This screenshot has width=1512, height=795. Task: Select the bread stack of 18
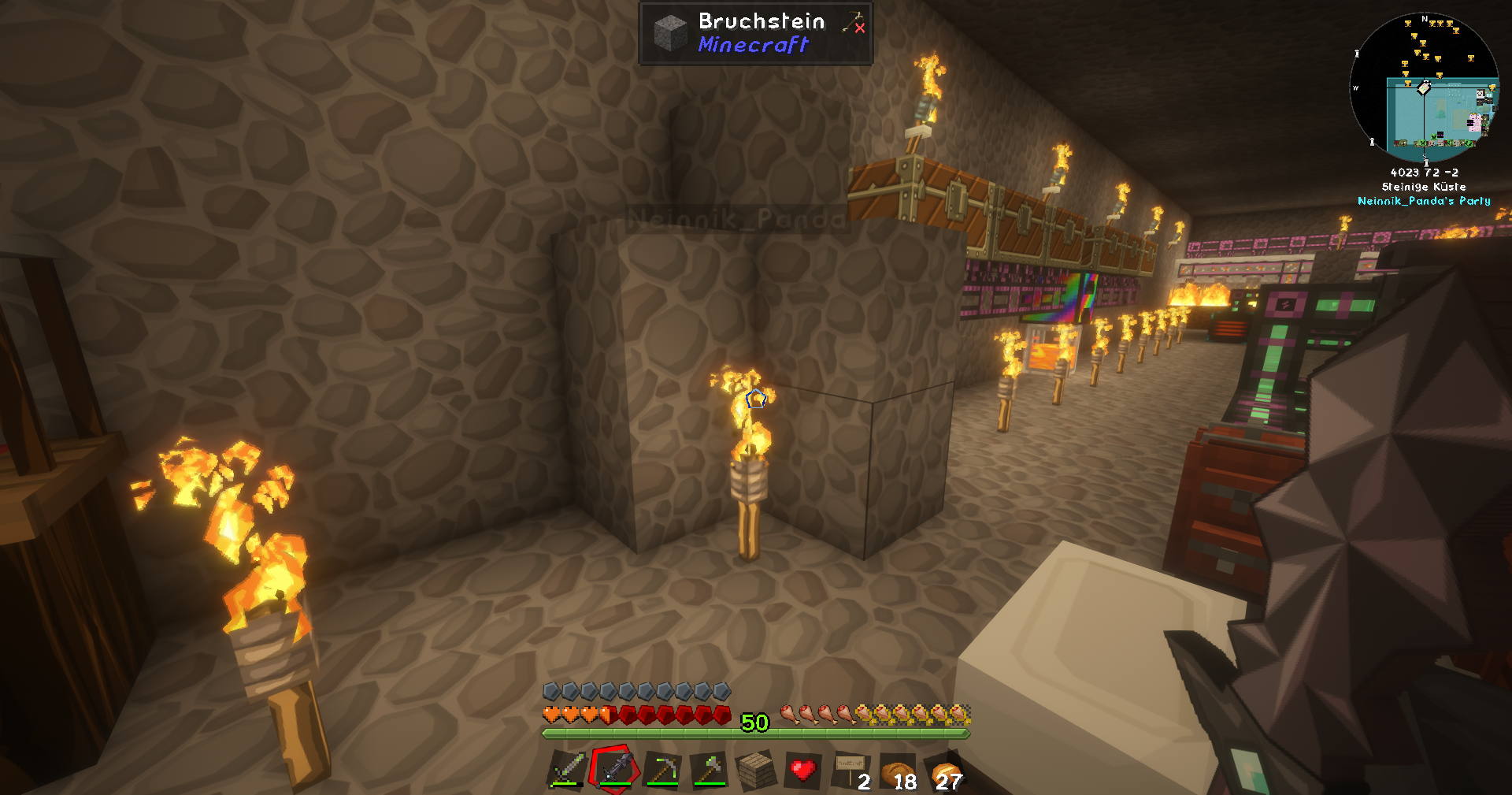point(898,770)
